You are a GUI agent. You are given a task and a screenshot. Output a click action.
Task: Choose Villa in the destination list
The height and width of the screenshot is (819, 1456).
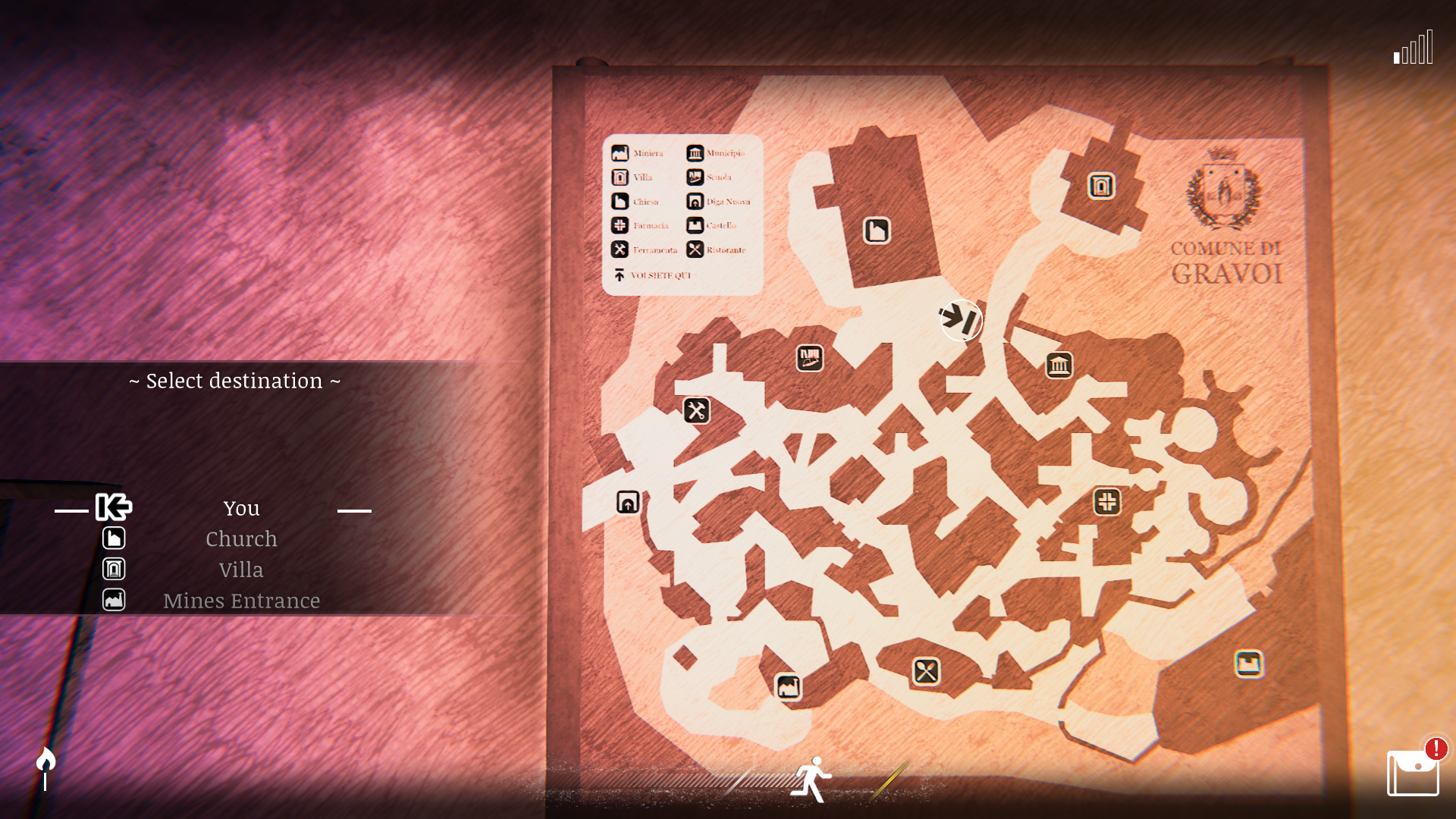pos(241,570)
